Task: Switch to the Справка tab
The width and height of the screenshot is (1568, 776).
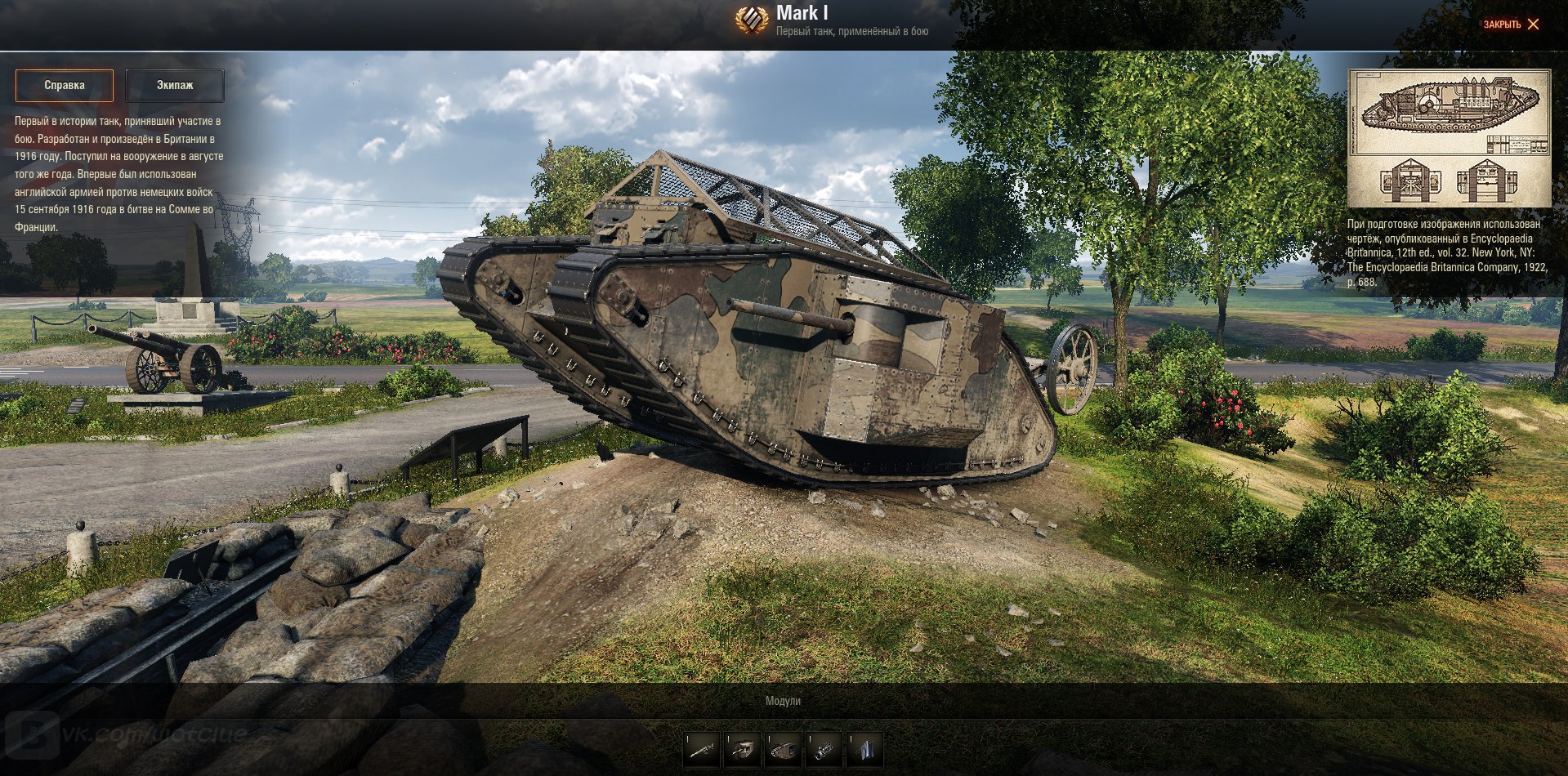Action: (65, 85)
